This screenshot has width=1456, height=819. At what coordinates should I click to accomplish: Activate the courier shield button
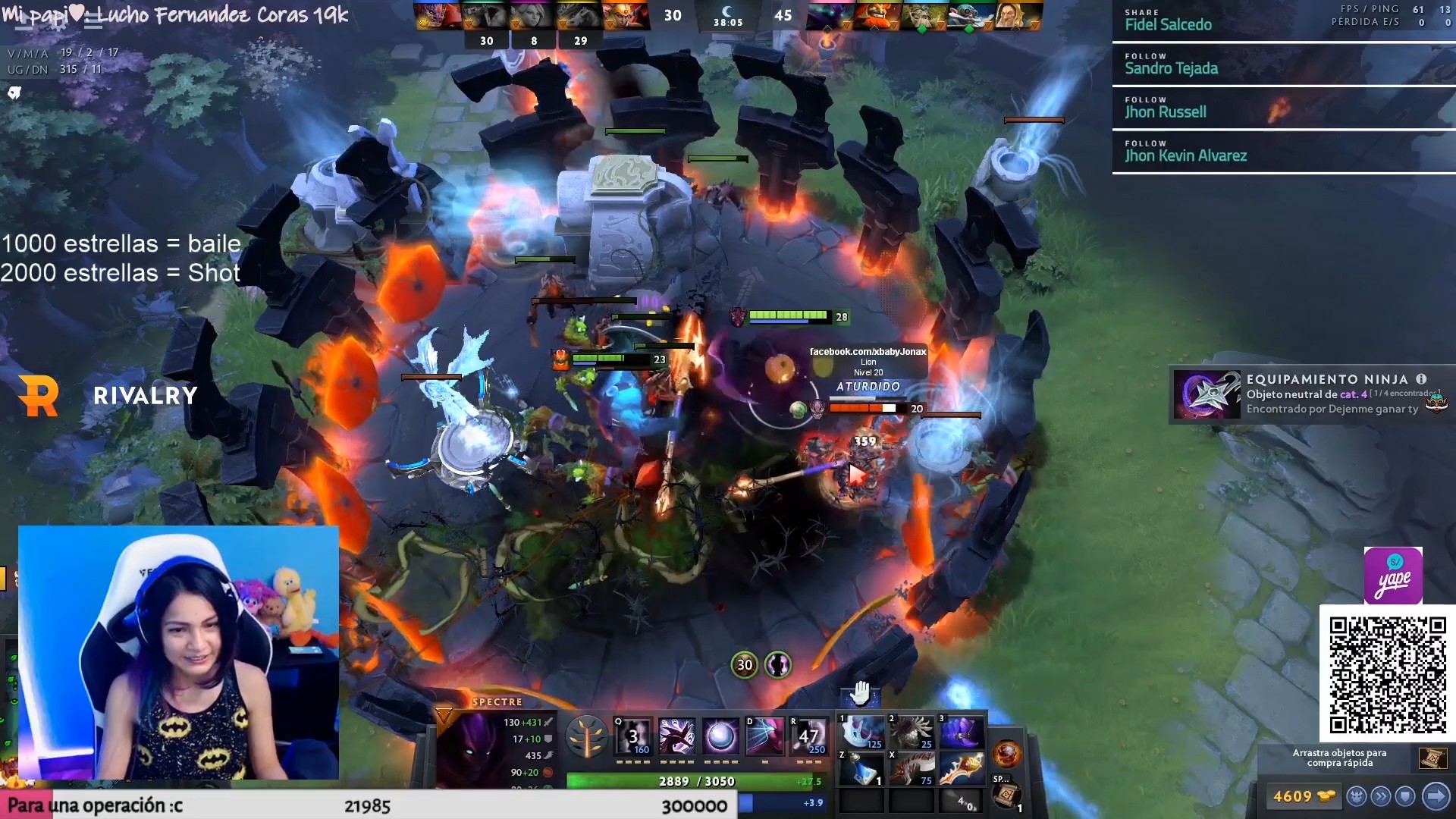click(1405, 796)
